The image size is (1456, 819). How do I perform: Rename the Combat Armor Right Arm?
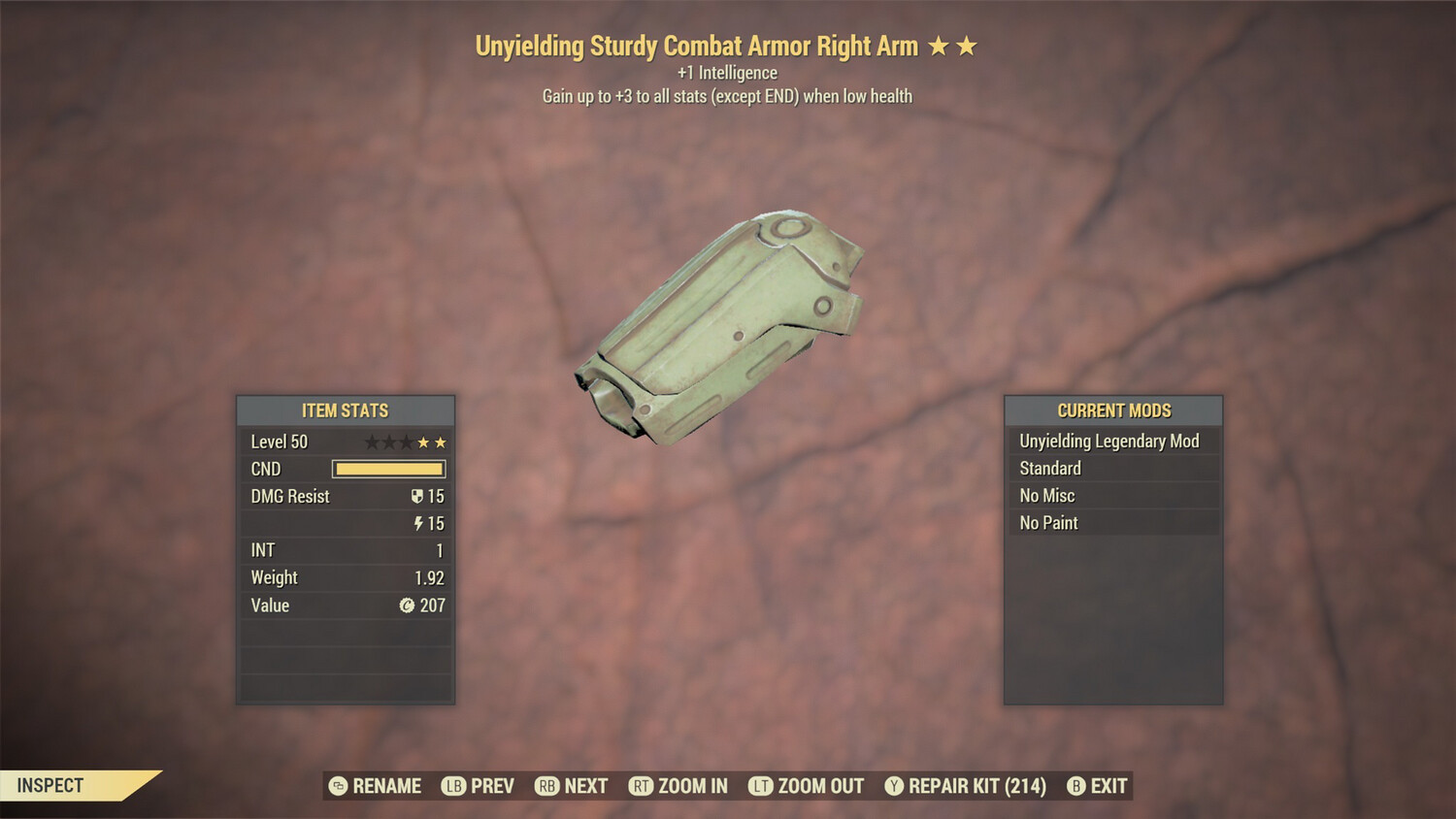[x=376, y=786]
